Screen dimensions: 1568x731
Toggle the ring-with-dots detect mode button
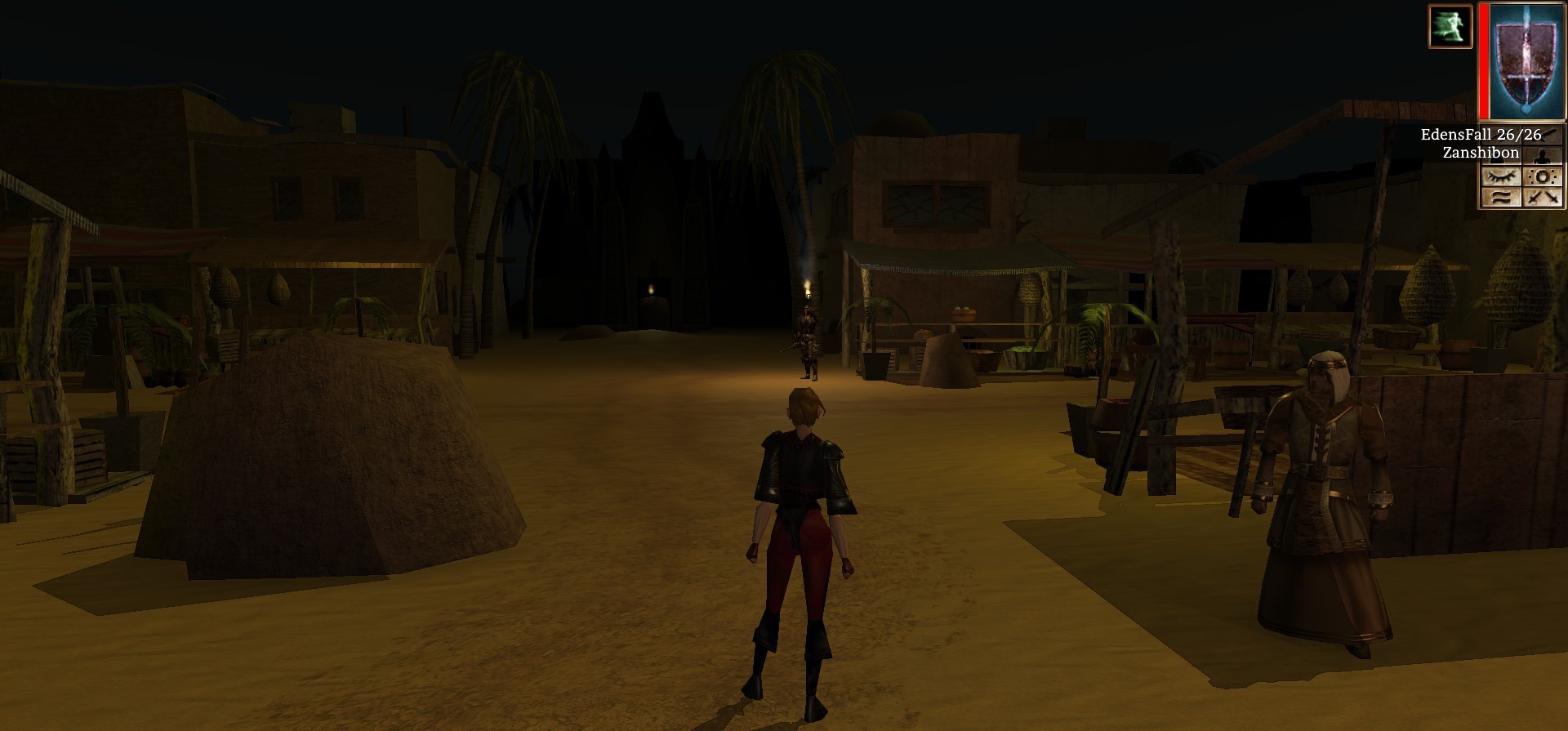(x=1543, y=176)
